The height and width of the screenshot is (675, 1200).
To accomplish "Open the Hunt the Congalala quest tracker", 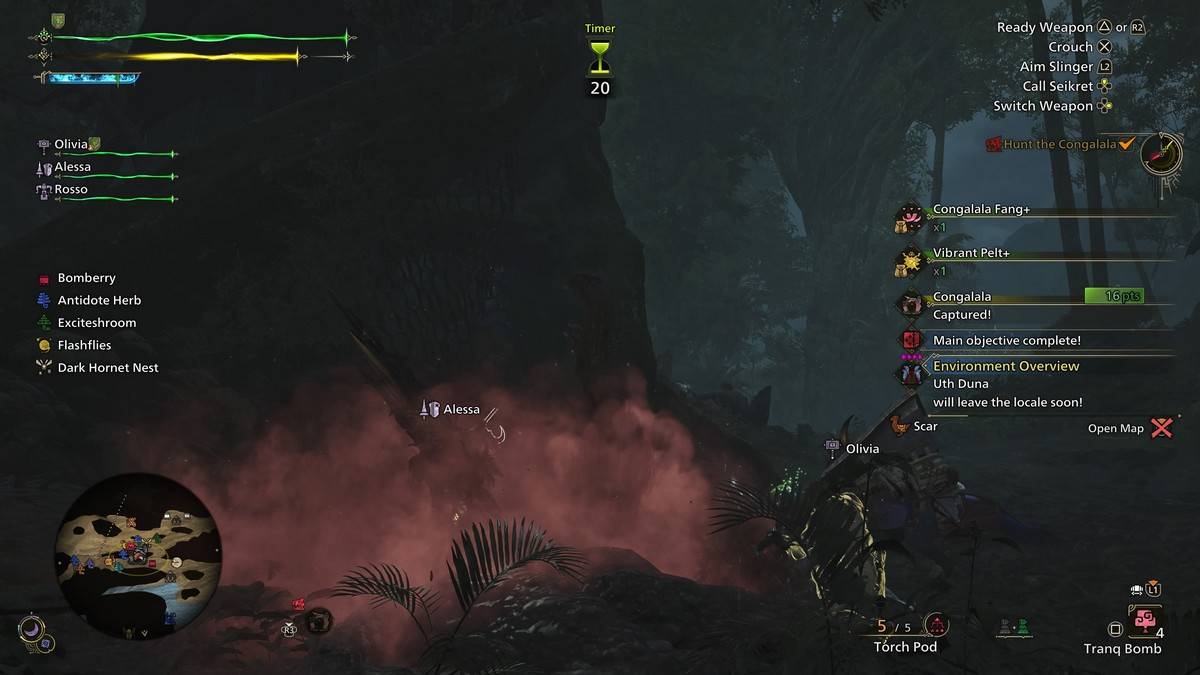I will (x=1059, y=144).
